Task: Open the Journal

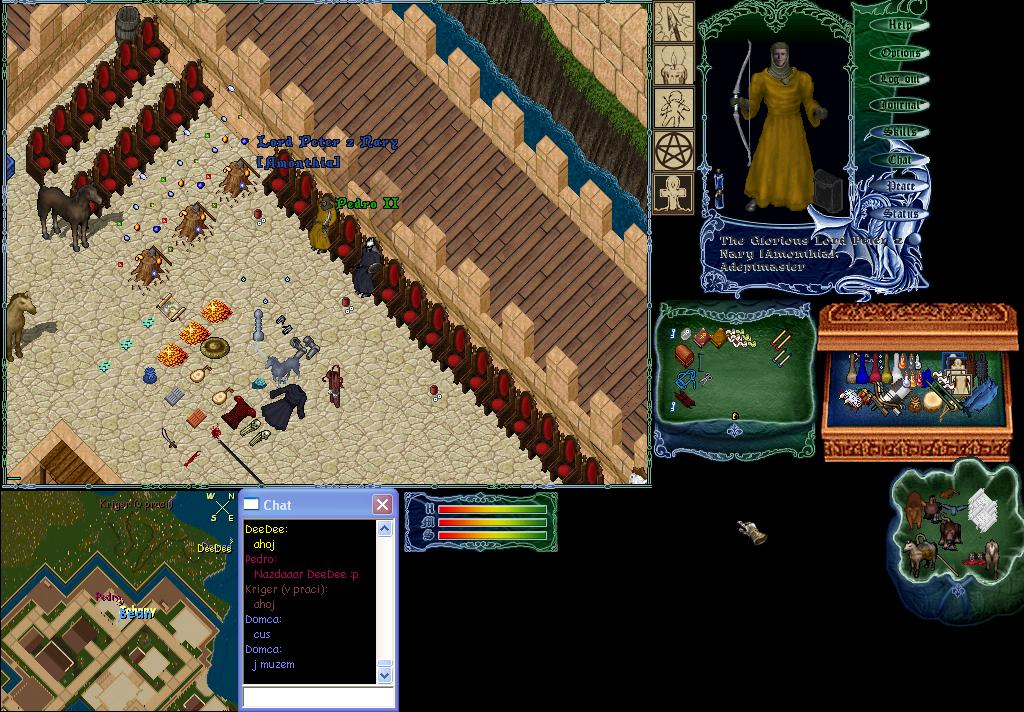Action: [x=899, y=105]
